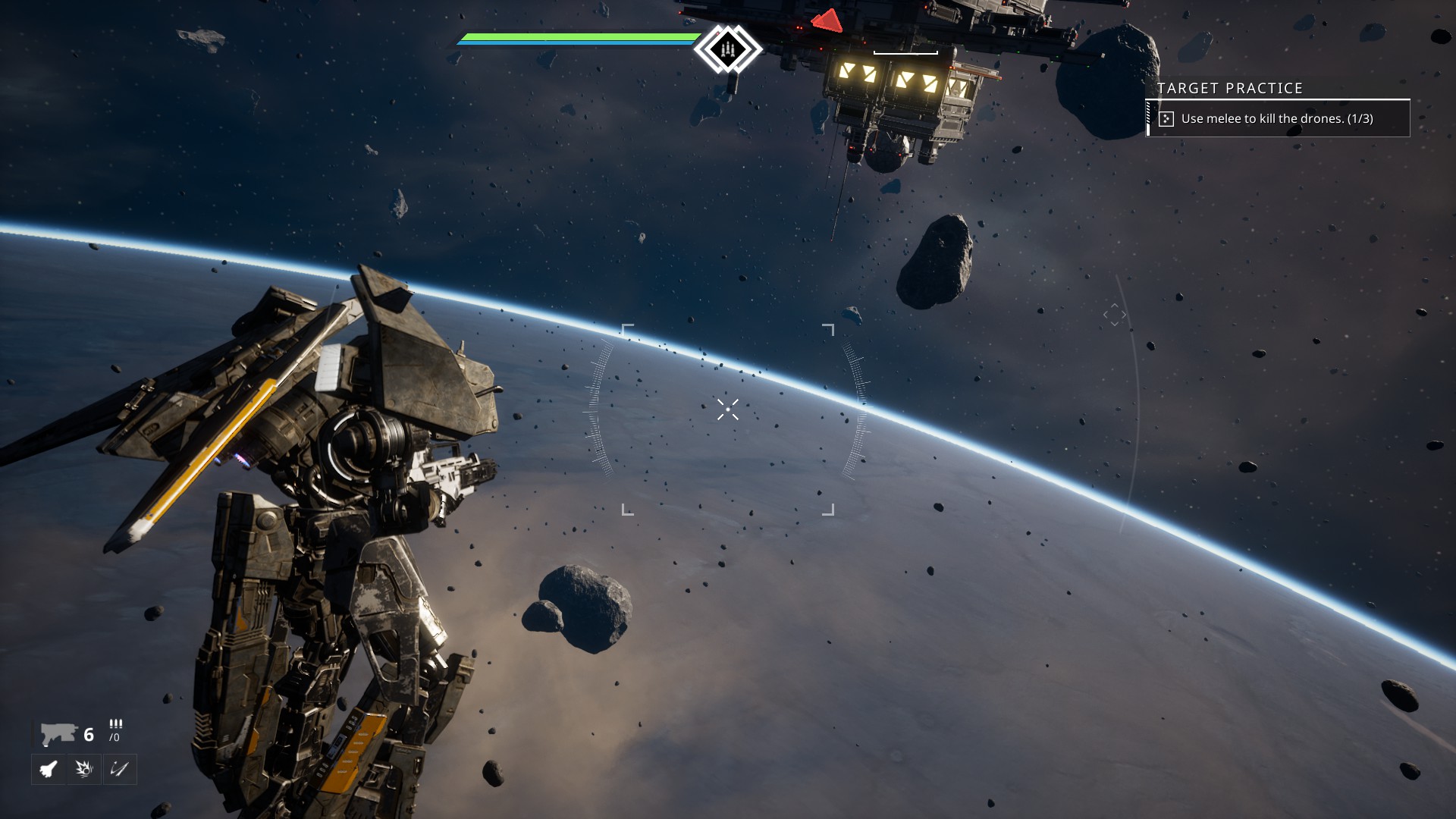
Task: Use the melee blade slash ability
Action: (x=120, y=769)
